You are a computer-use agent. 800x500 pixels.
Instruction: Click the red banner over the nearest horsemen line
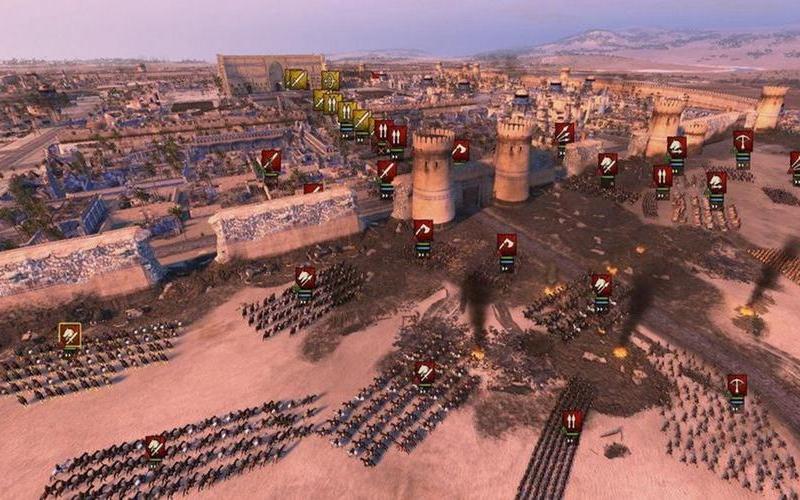click(x=155, y=446)
